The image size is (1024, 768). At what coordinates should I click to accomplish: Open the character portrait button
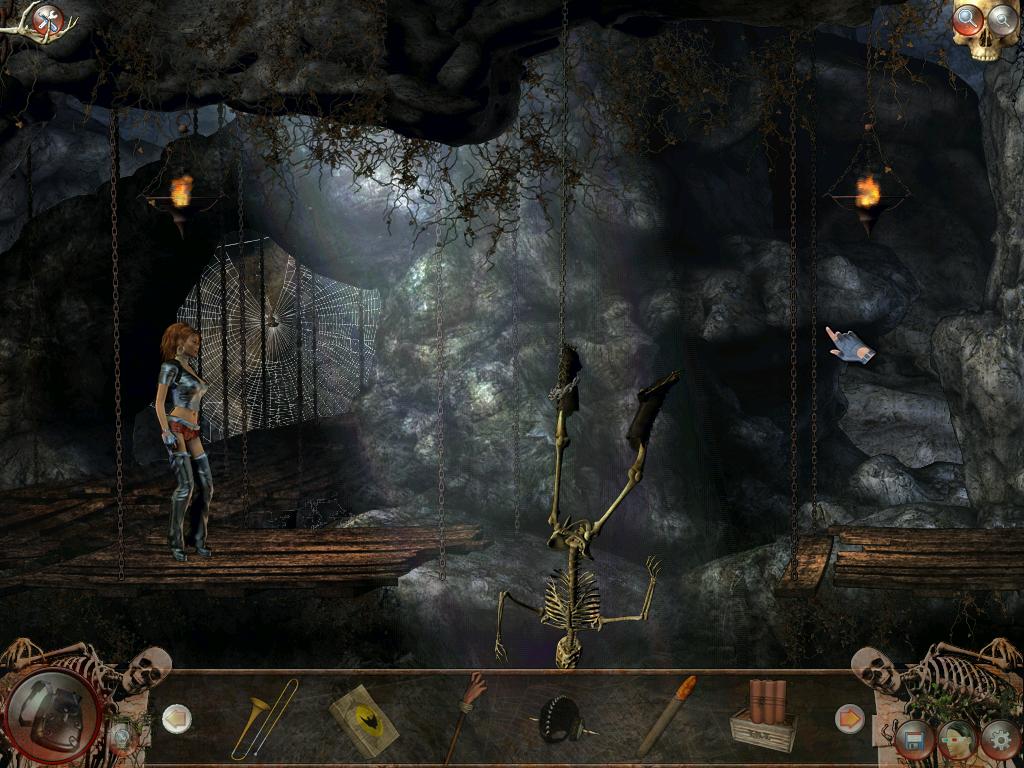[957, 740]
